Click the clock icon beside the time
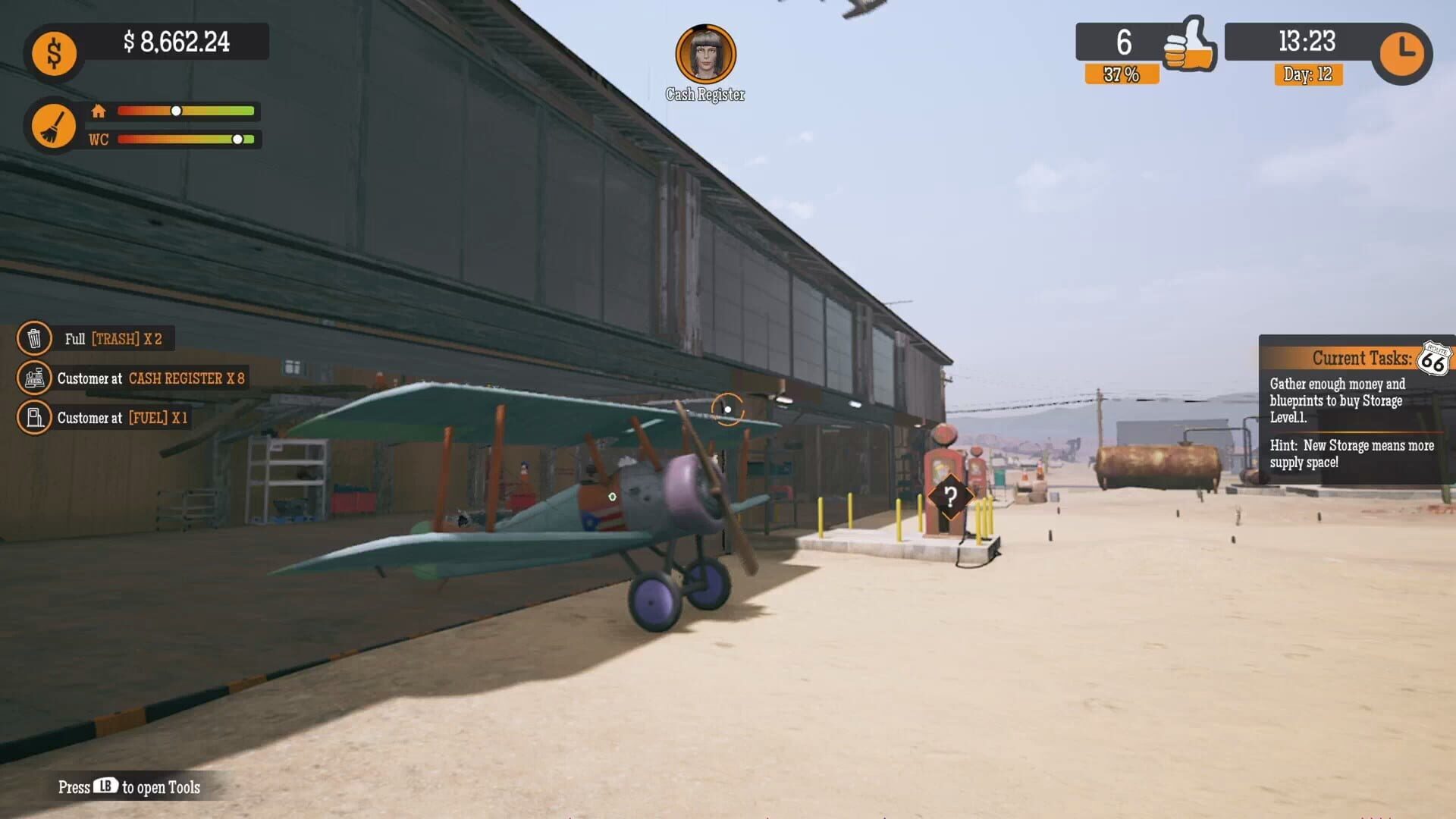This screenshot has width=1456, height=819. tap(1404, 53)
